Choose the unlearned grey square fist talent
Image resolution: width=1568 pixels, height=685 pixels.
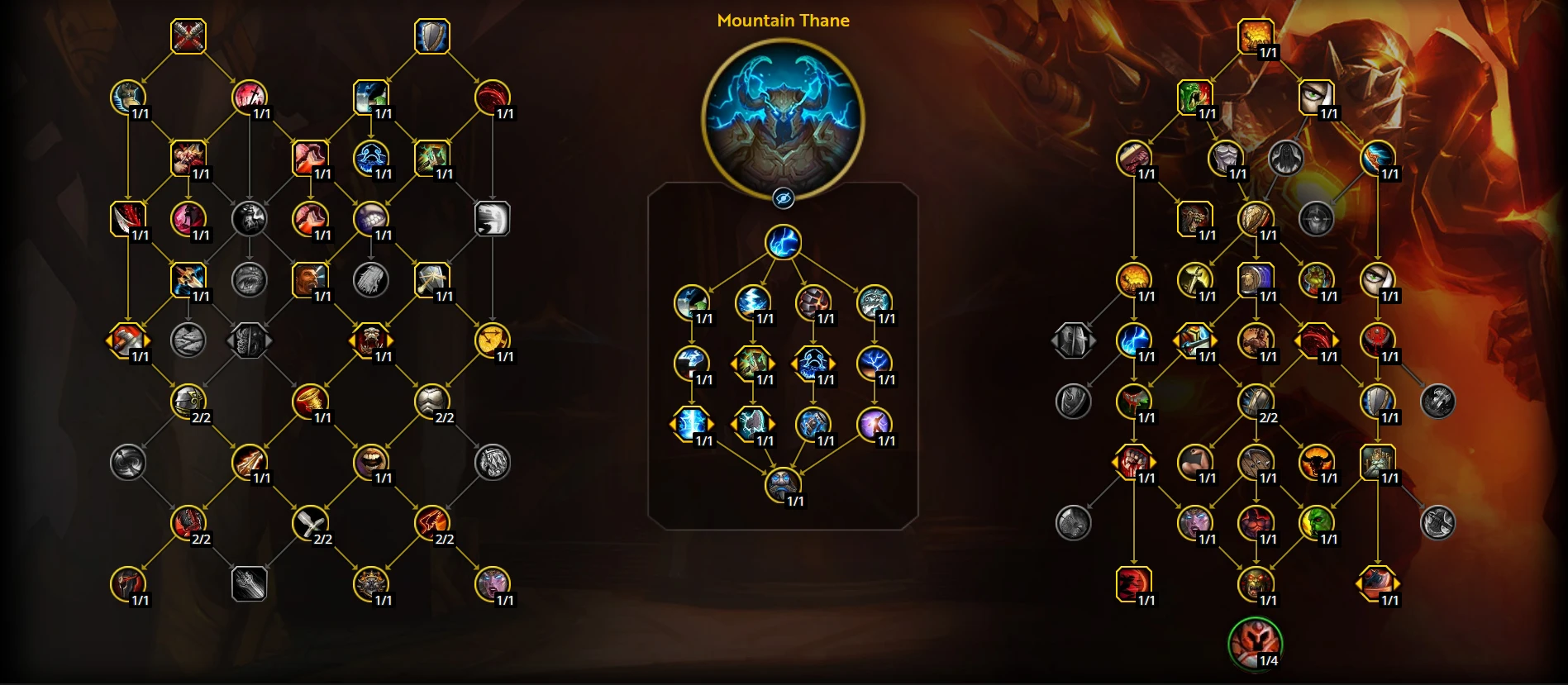click(x=249, y=584)
